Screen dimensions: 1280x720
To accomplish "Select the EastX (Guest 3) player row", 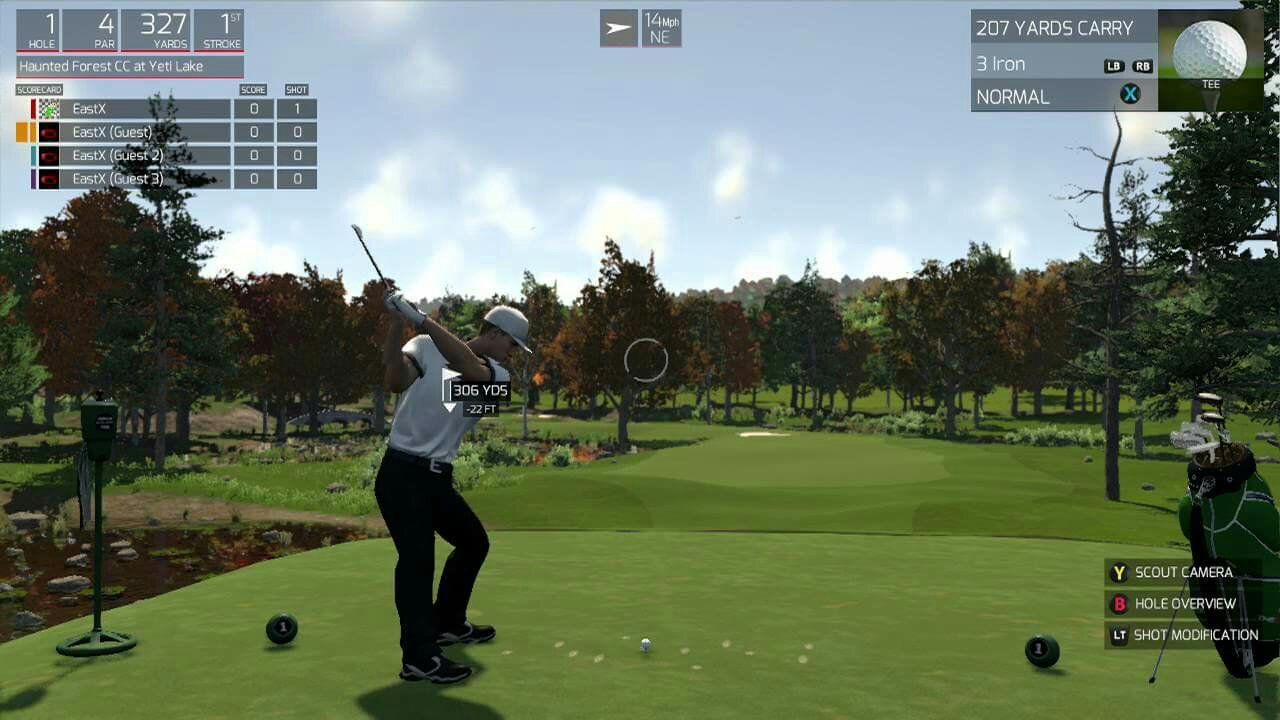I will tap(135, 179).
